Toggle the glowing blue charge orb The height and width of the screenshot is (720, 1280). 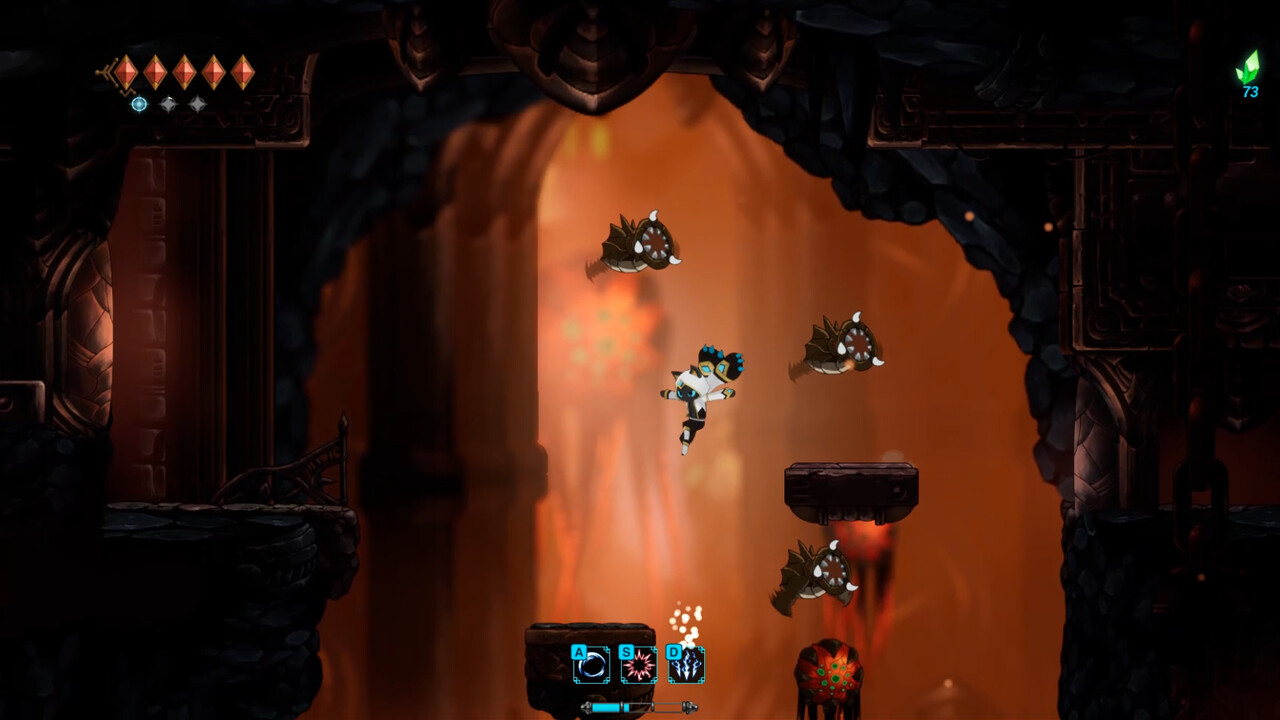tap(139, 103)
